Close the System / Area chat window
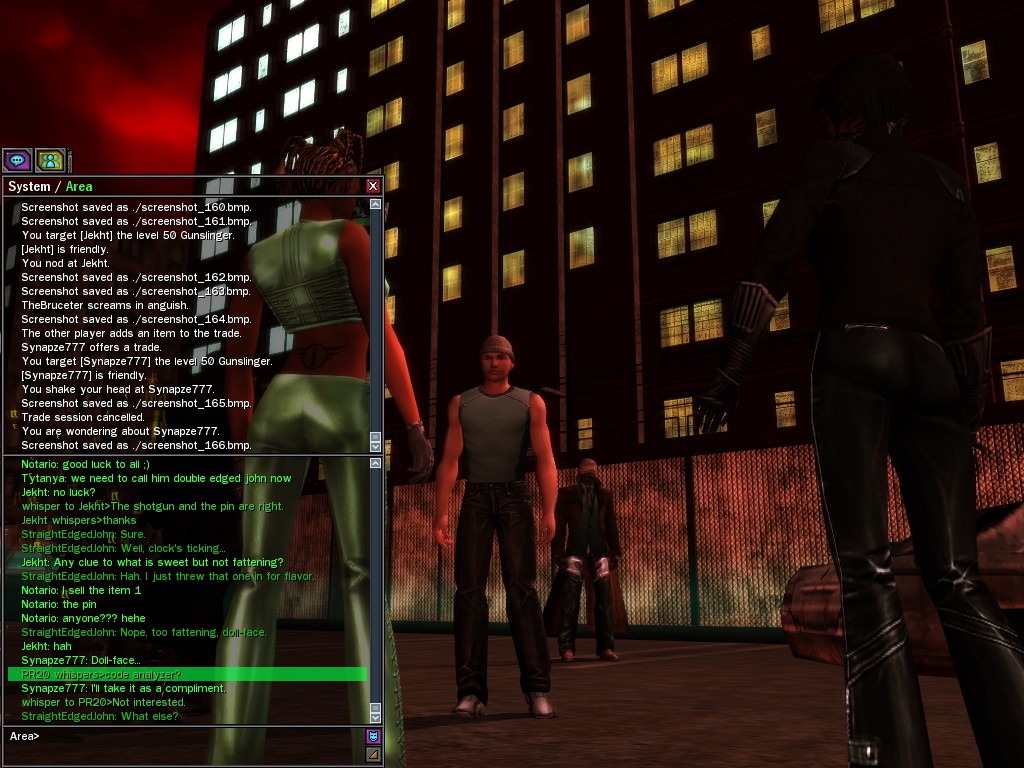Image resolution: width=1024 pixels, height=768 pixels. [373, 186]
